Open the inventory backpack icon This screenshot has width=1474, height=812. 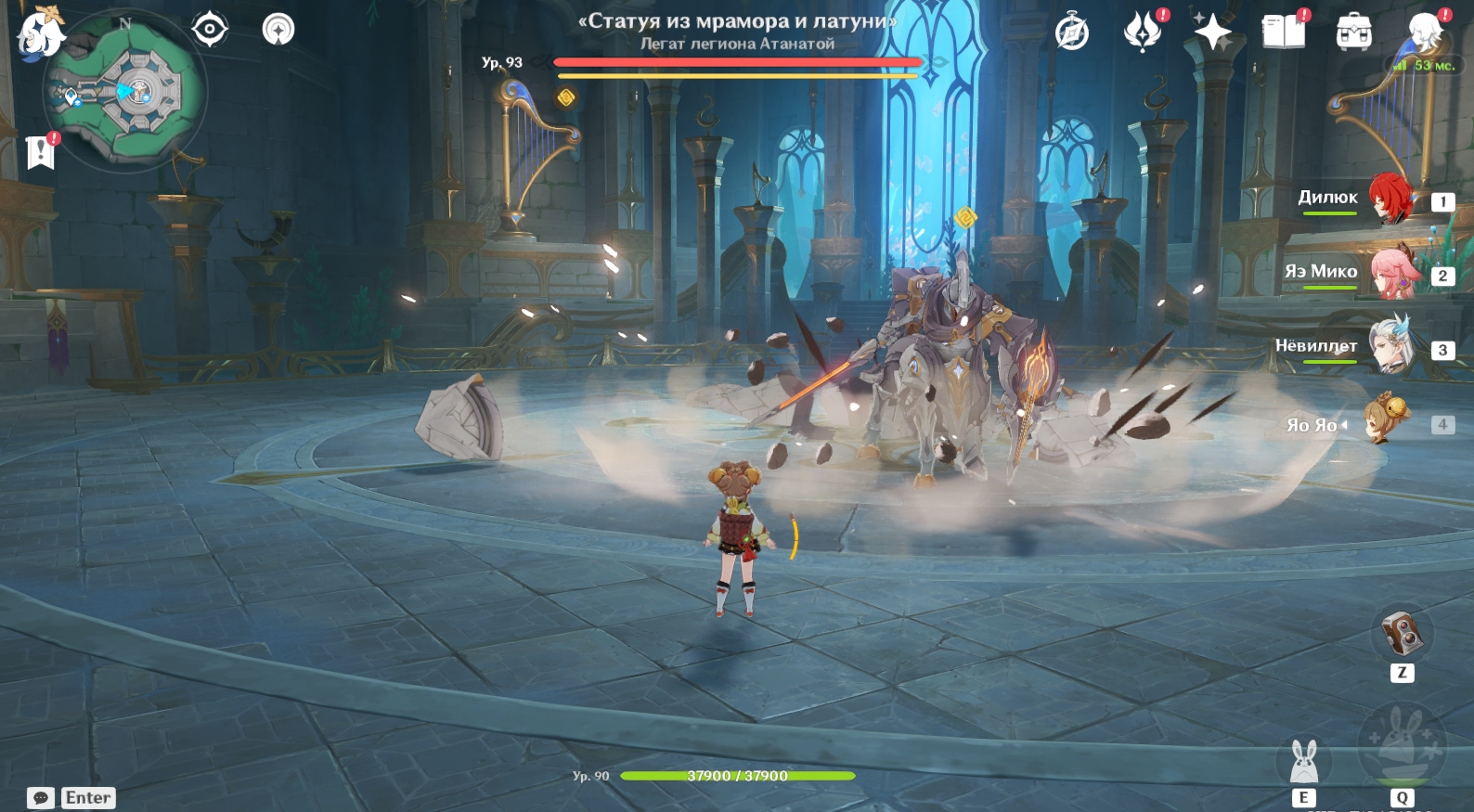click(1354, 32)
